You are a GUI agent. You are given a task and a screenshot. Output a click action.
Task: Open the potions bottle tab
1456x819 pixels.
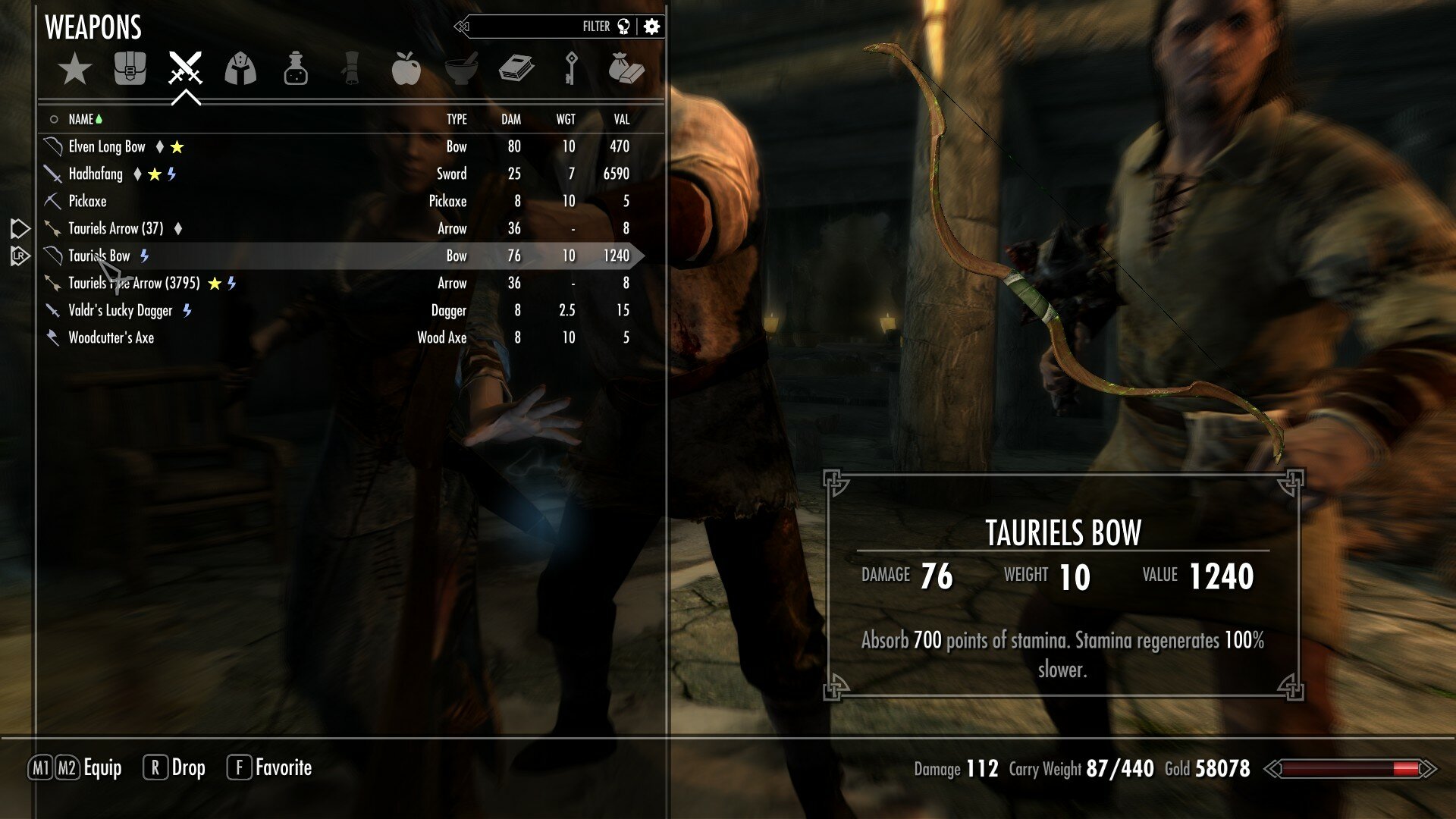tap(296, 69)
